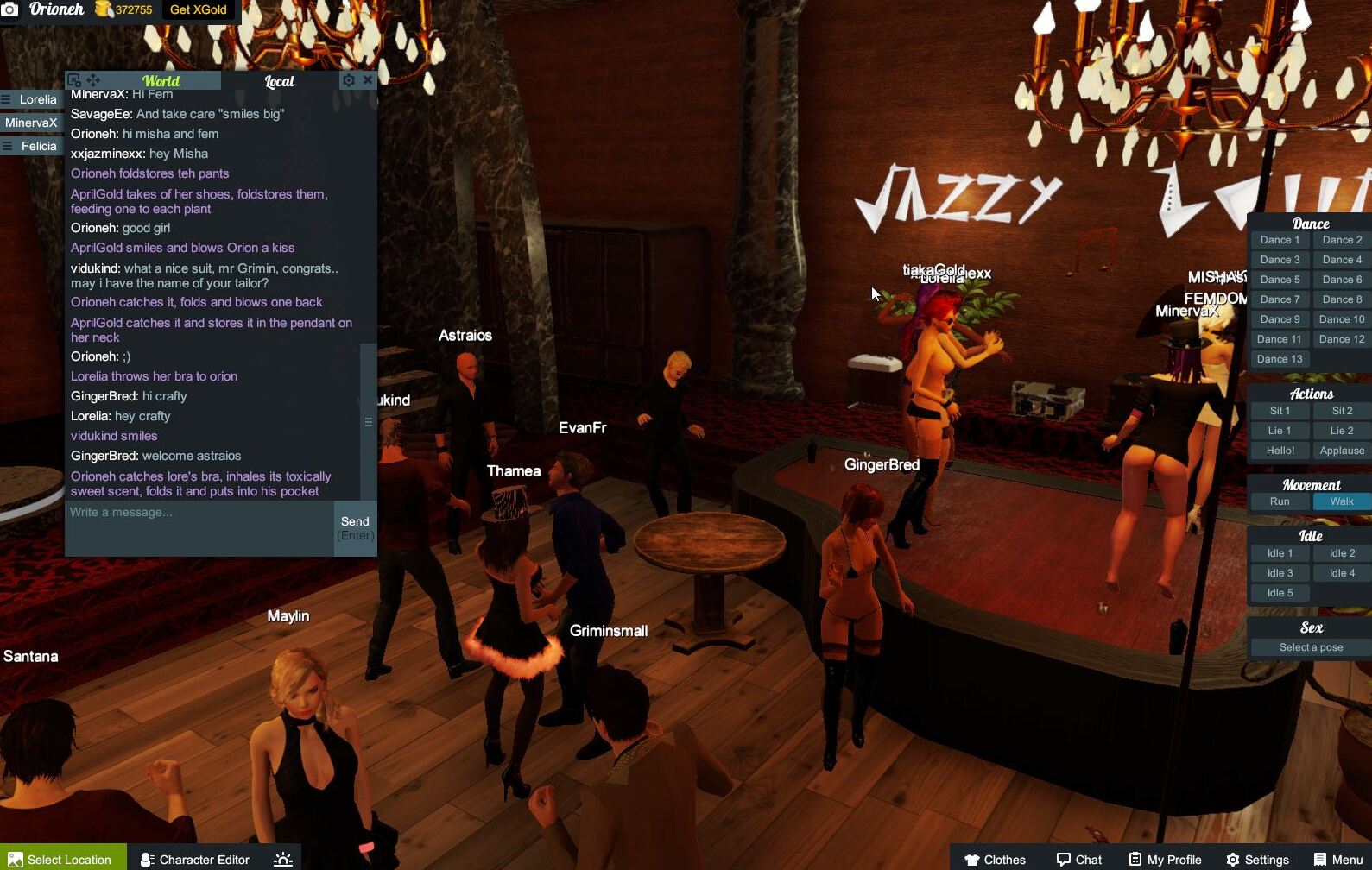Expand the menu next to Felicia
The height and width of the screenshot is (870, 1372).
8,146
